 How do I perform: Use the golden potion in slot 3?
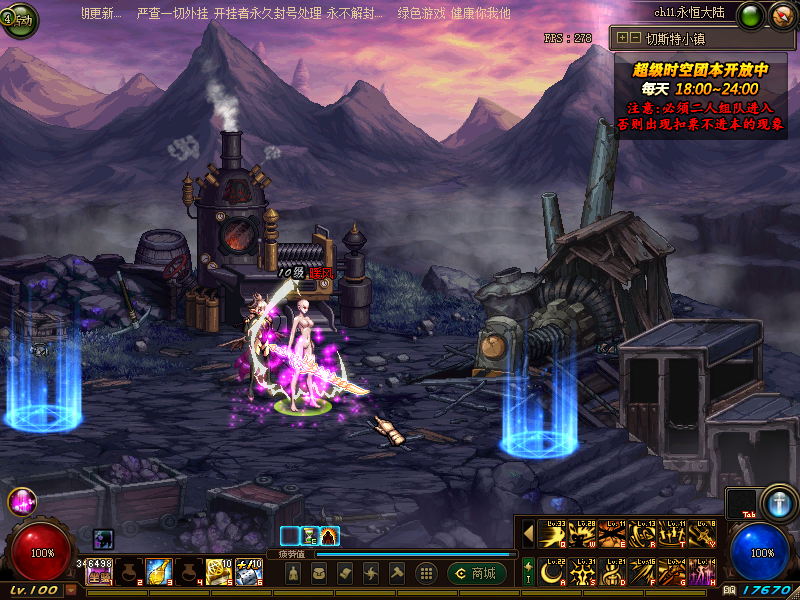pyautogui.click(x=159, y=572)
